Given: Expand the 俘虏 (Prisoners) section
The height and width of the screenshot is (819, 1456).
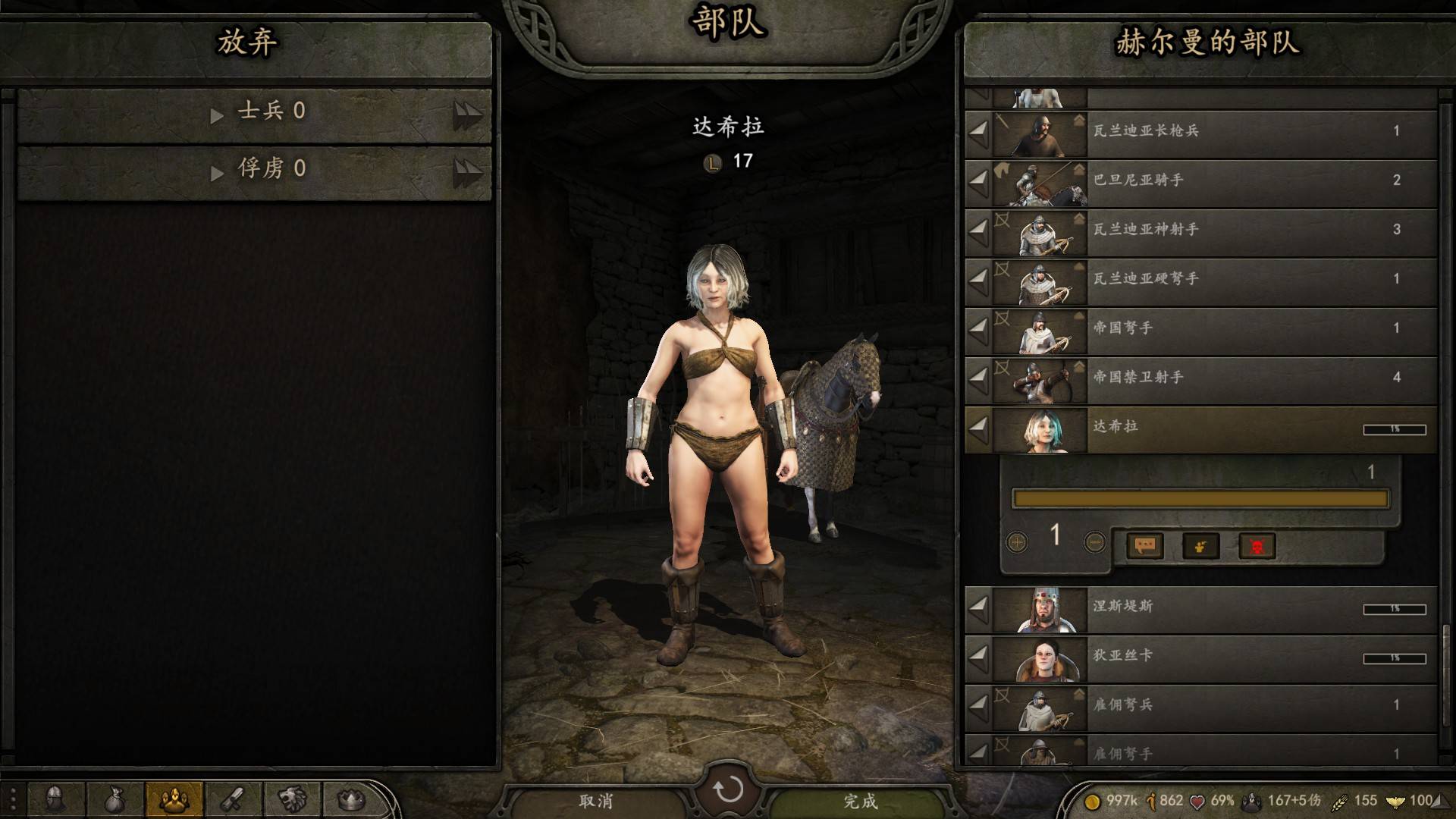Looking at the screenshot, I should click(258, 168).
